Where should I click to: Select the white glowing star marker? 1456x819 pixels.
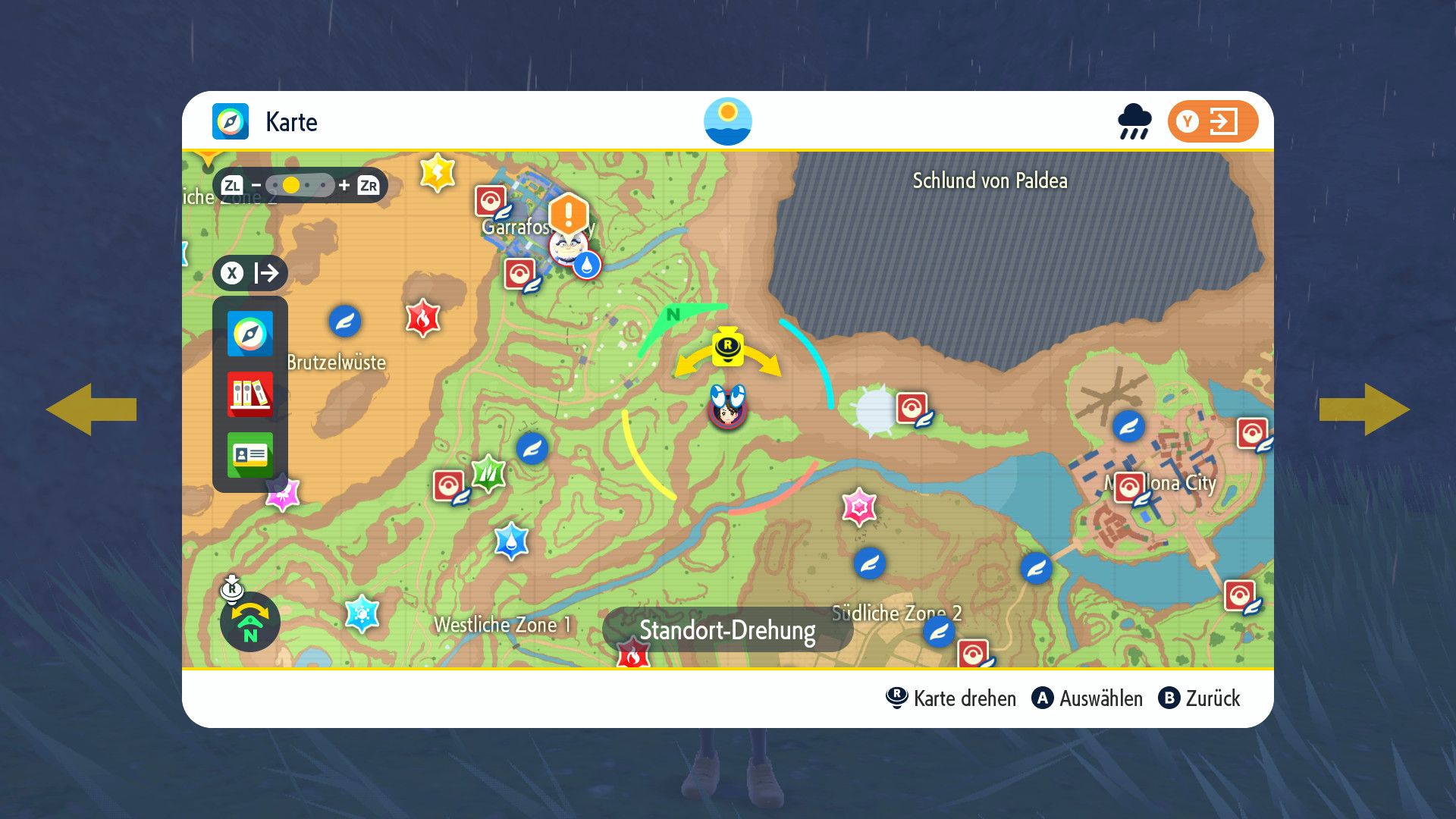[x=876, y=410]
